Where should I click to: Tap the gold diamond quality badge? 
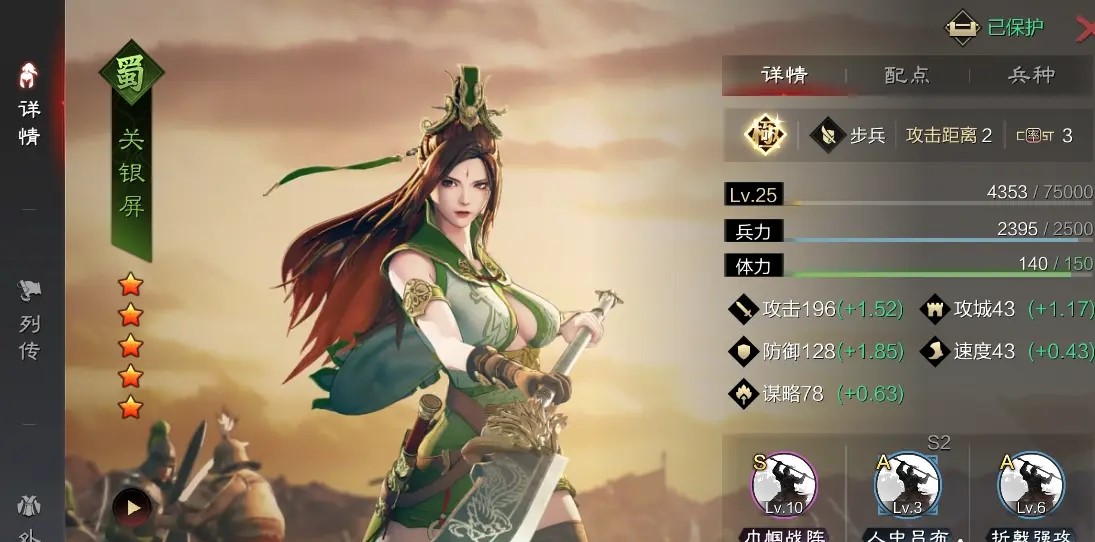[x=766, y=135]
